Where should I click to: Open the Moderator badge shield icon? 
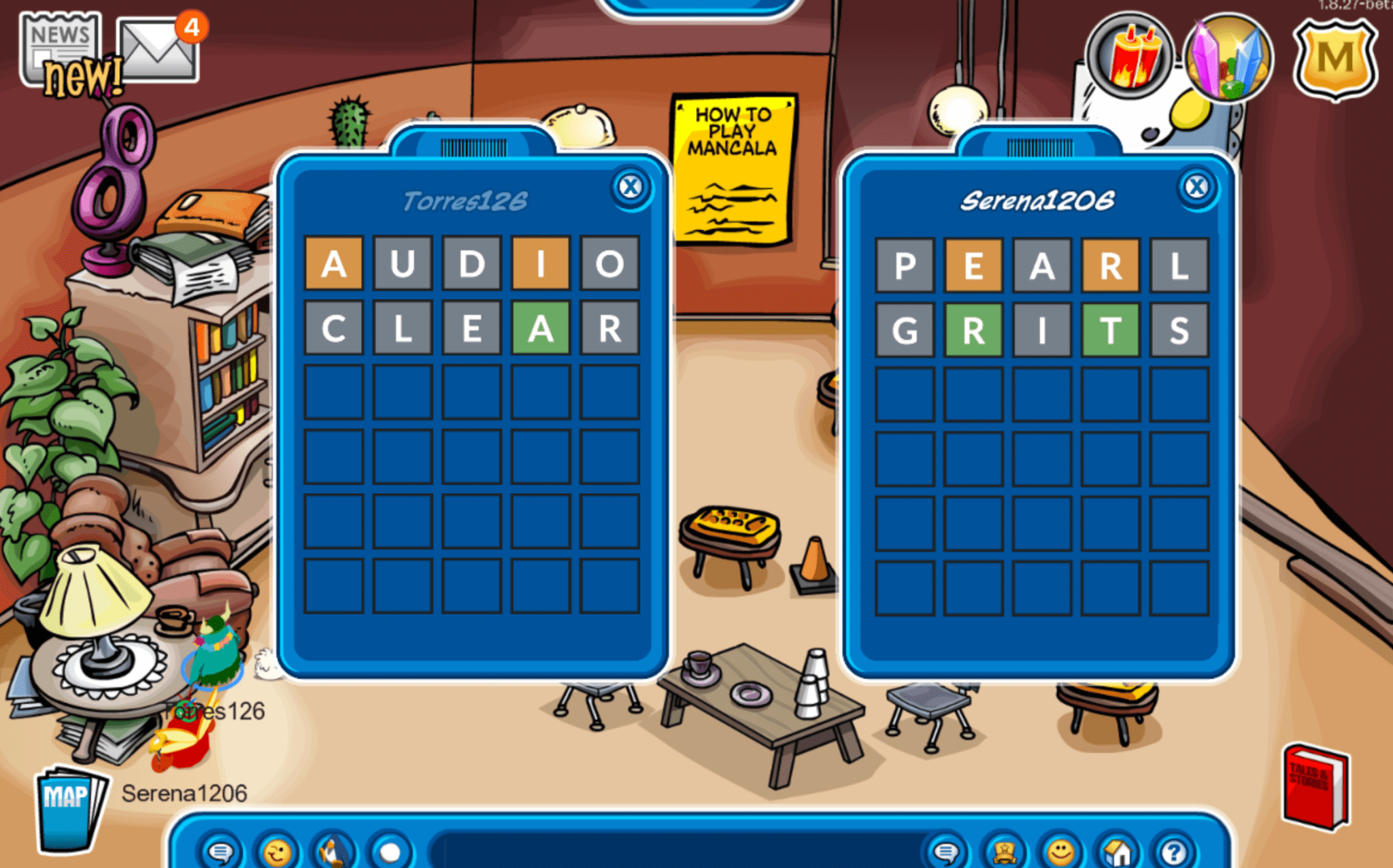pos(1335,58)
